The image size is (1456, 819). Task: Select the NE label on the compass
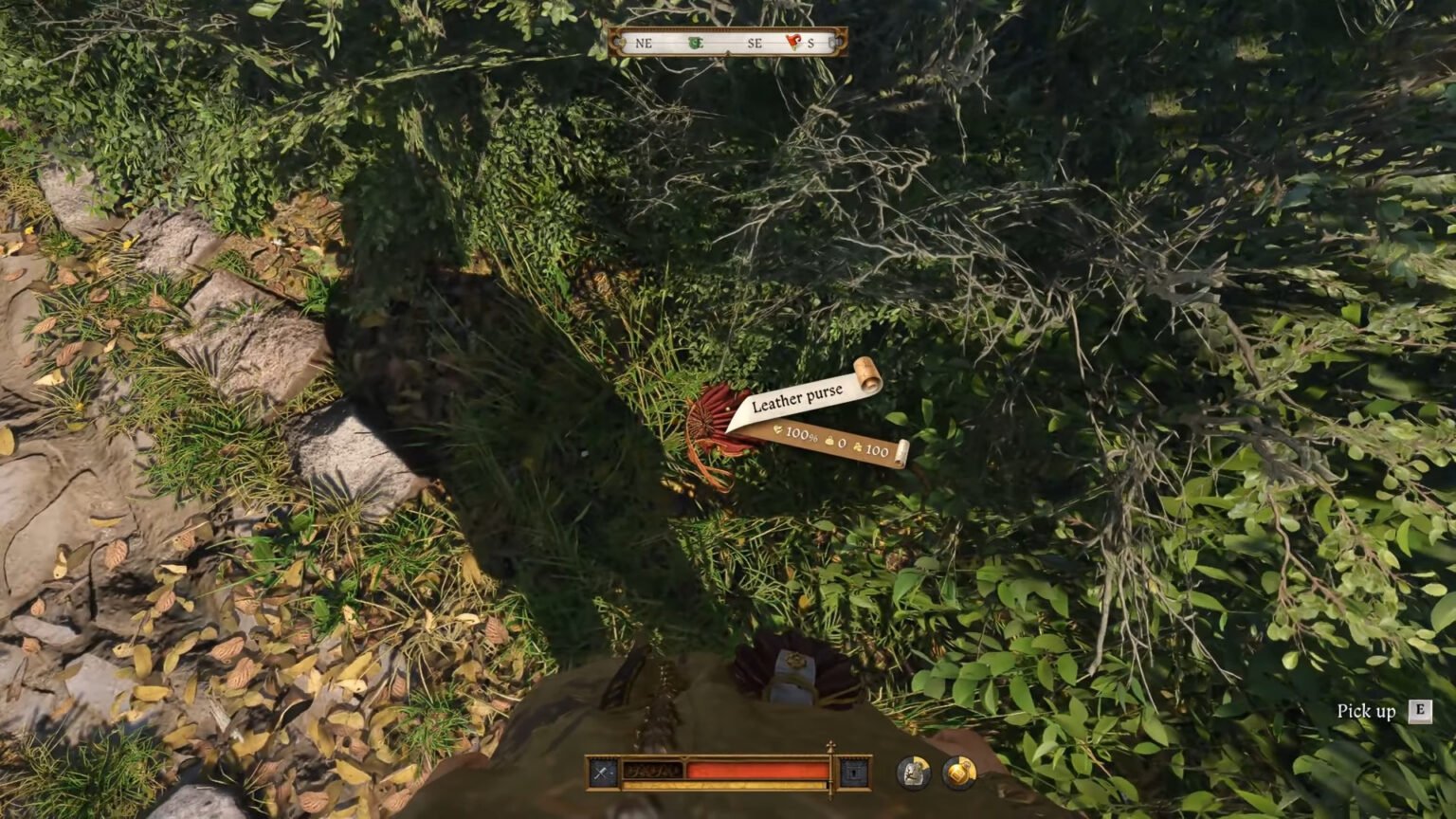[643, 43]
